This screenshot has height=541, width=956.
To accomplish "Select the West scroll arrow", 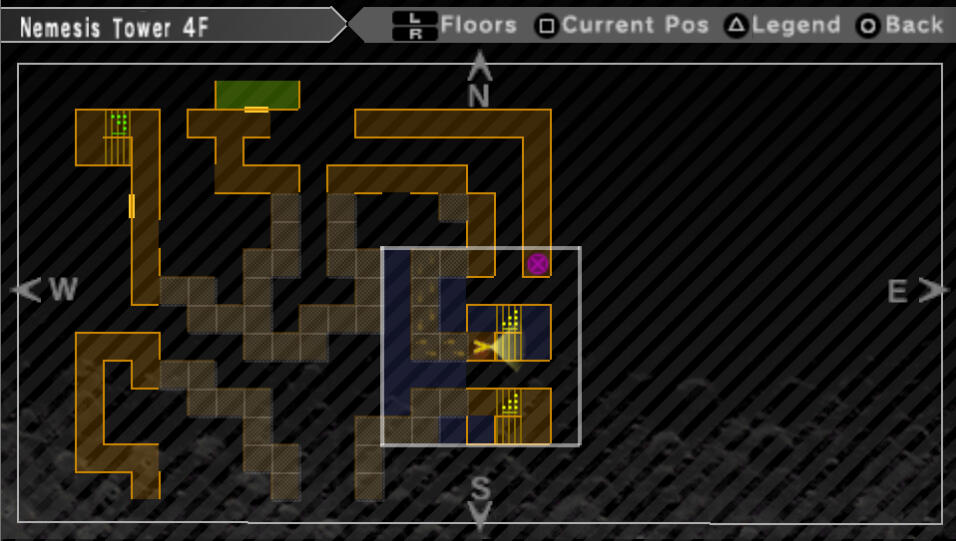I will click(x=26, y=290).
